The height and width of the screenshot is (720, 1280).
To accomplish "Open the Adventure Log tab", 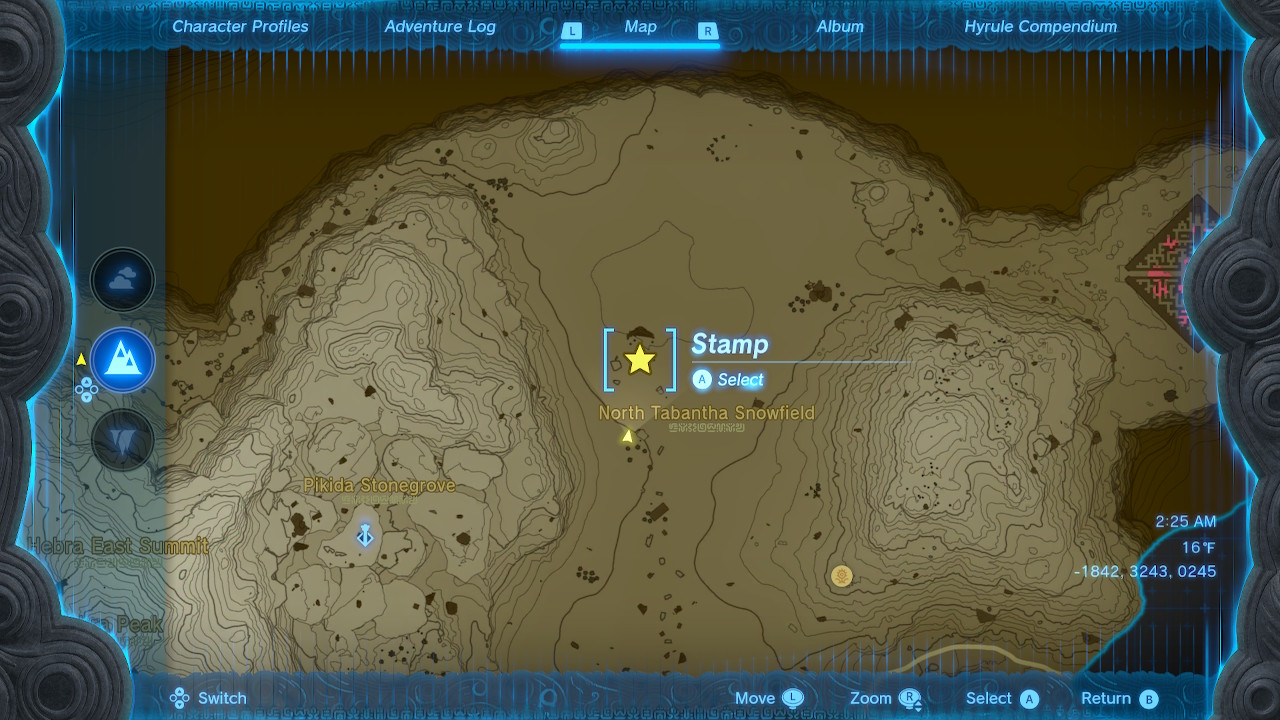I will (x=440, y=26).
